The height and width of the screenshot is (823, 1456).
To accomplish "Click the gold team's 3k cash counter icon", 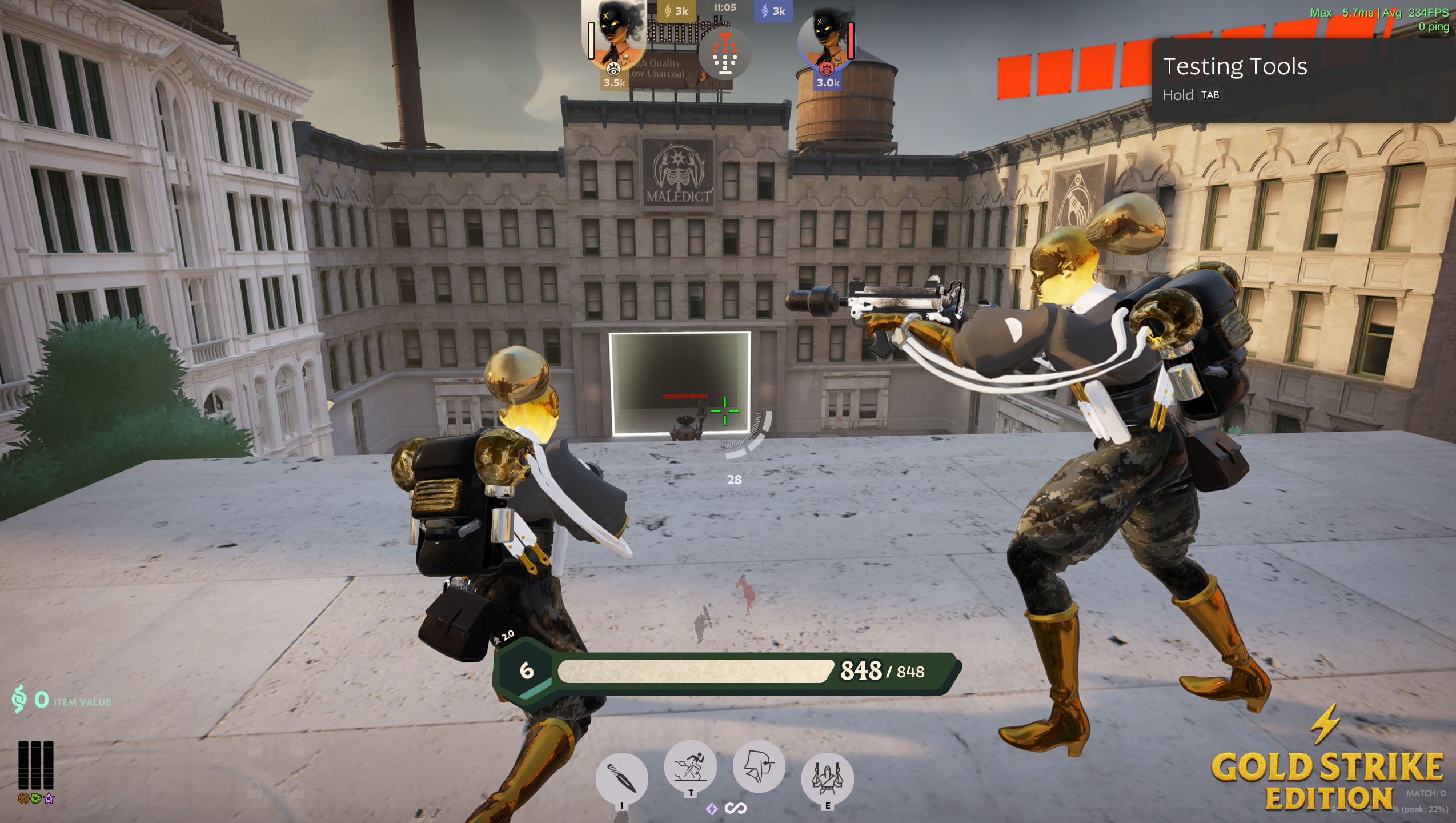I will tap(666, 10).
